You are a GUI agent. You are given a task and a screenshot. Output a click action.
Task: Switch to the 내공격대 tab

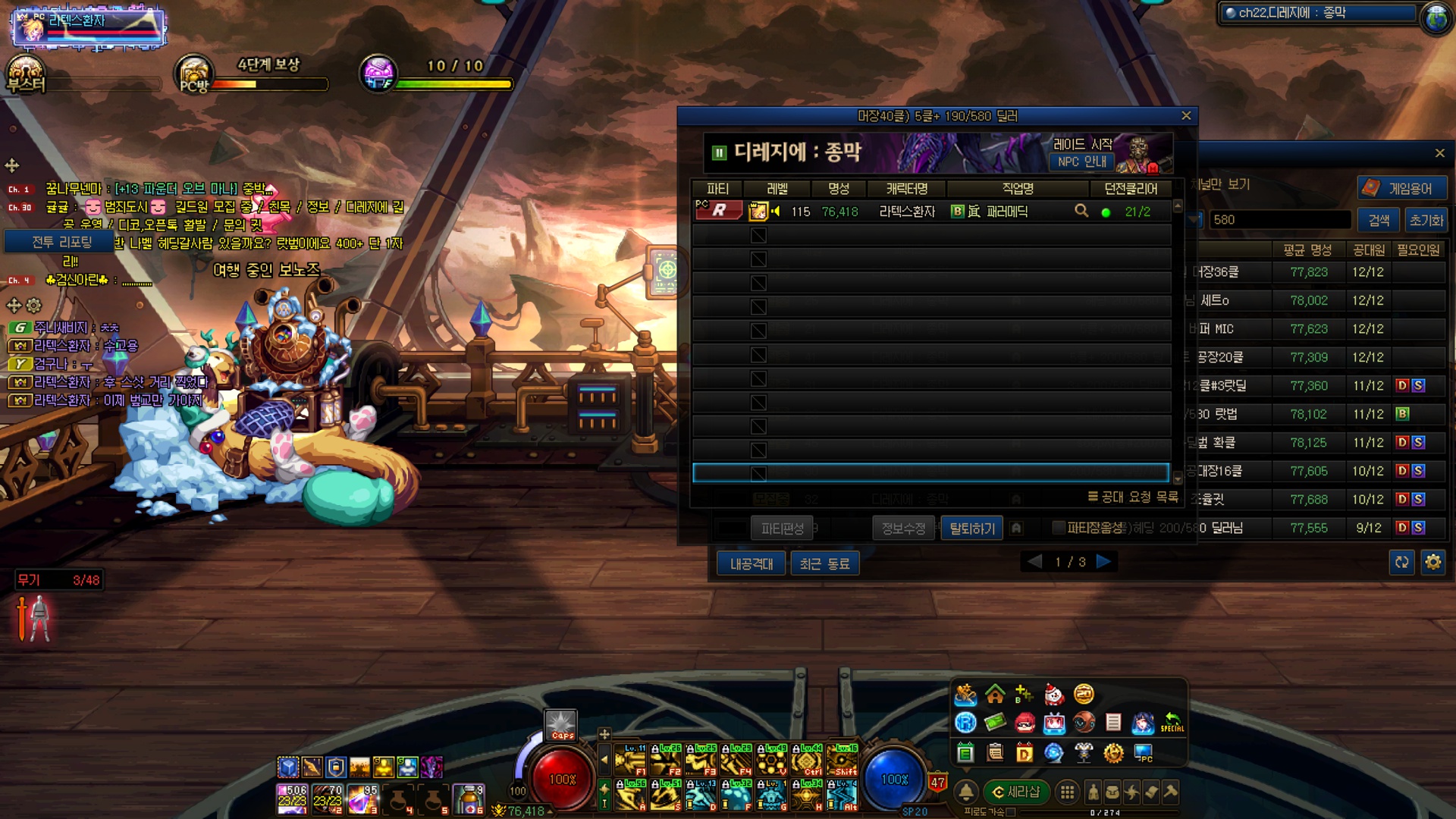click(751, 563)
